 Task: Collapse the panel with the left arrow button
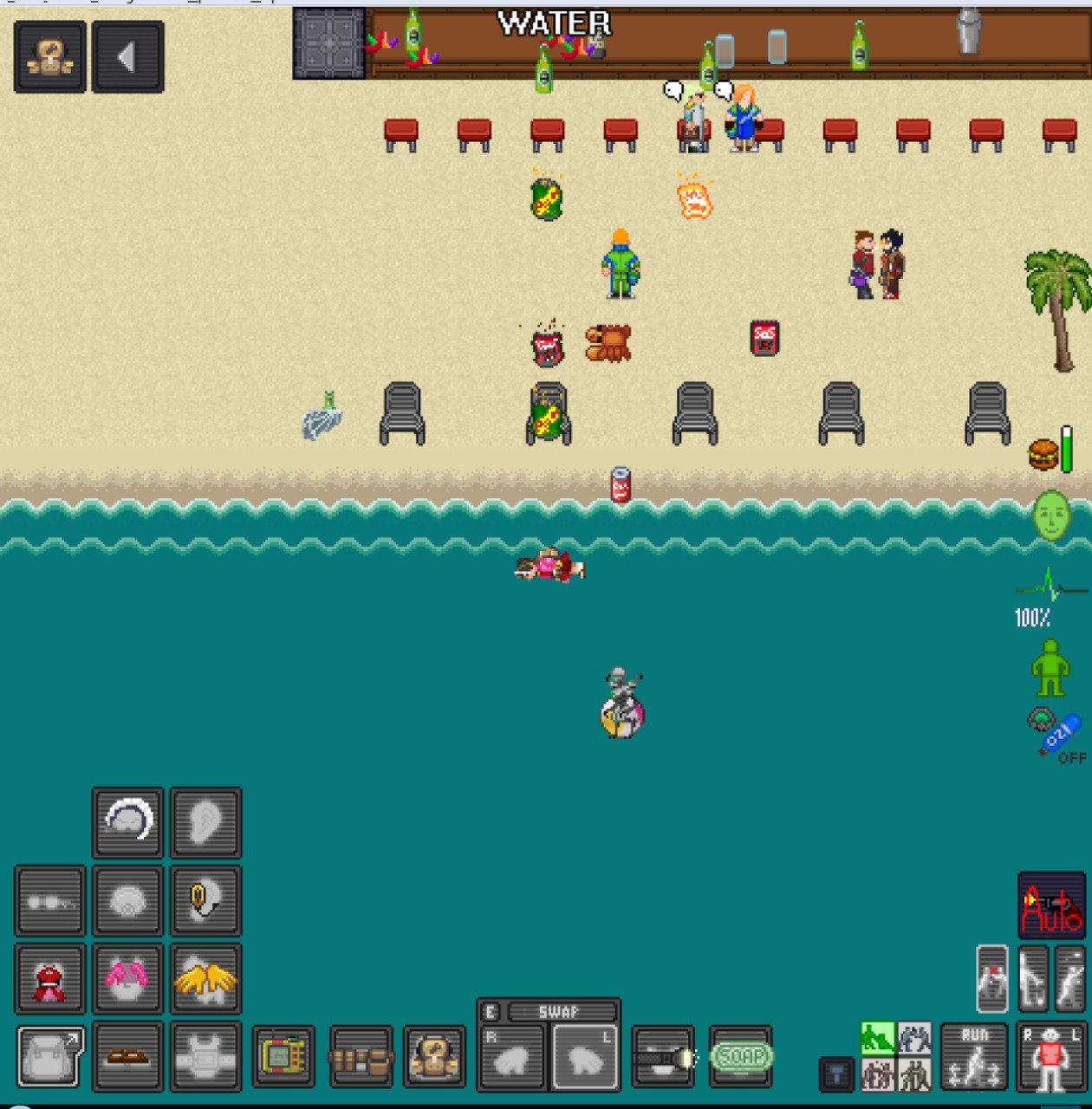point(127,57)
